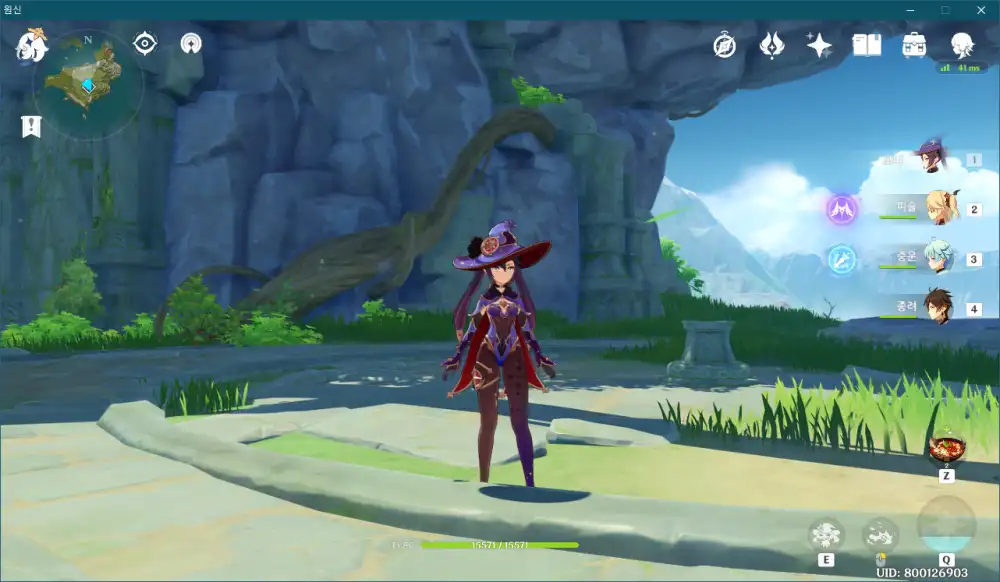The height and width of the screenshot is (582, 1000).
Task: Use the red food bowl quick item
Action: pyautogui.click(x=945, y=449)
